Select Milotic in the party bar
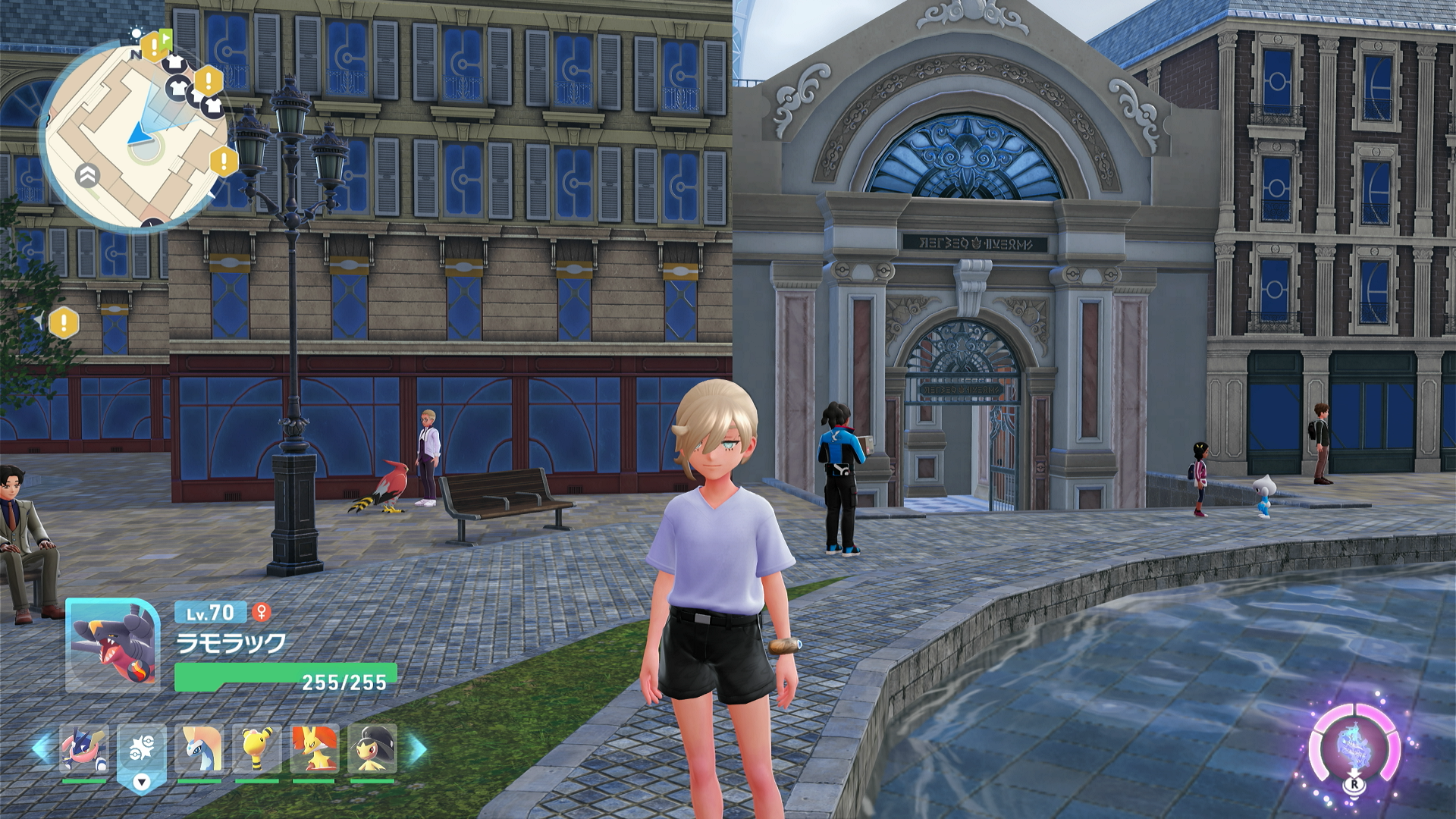Viewport: 1456px width, 819px height. pos(199,748)
